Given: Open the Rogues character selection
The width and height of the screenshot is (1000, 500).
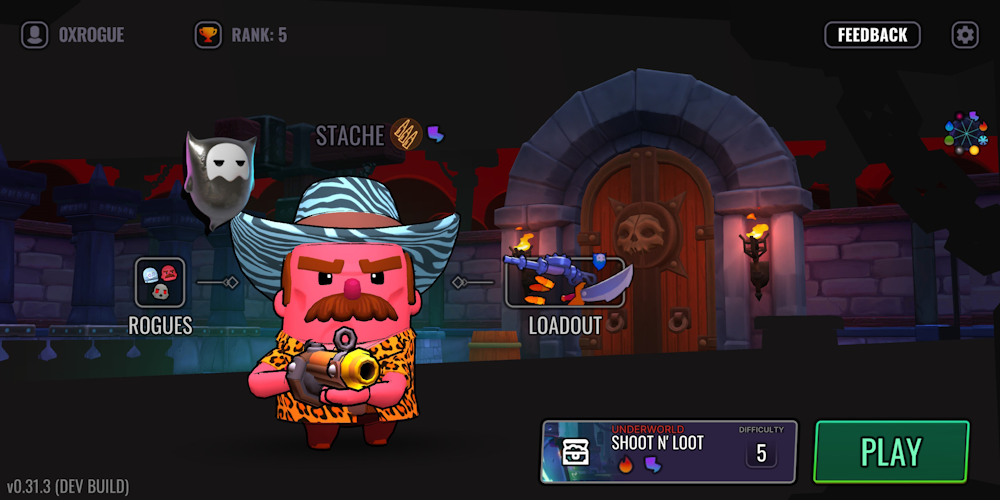Looking at the screenshot, I should tap(160, 283).
